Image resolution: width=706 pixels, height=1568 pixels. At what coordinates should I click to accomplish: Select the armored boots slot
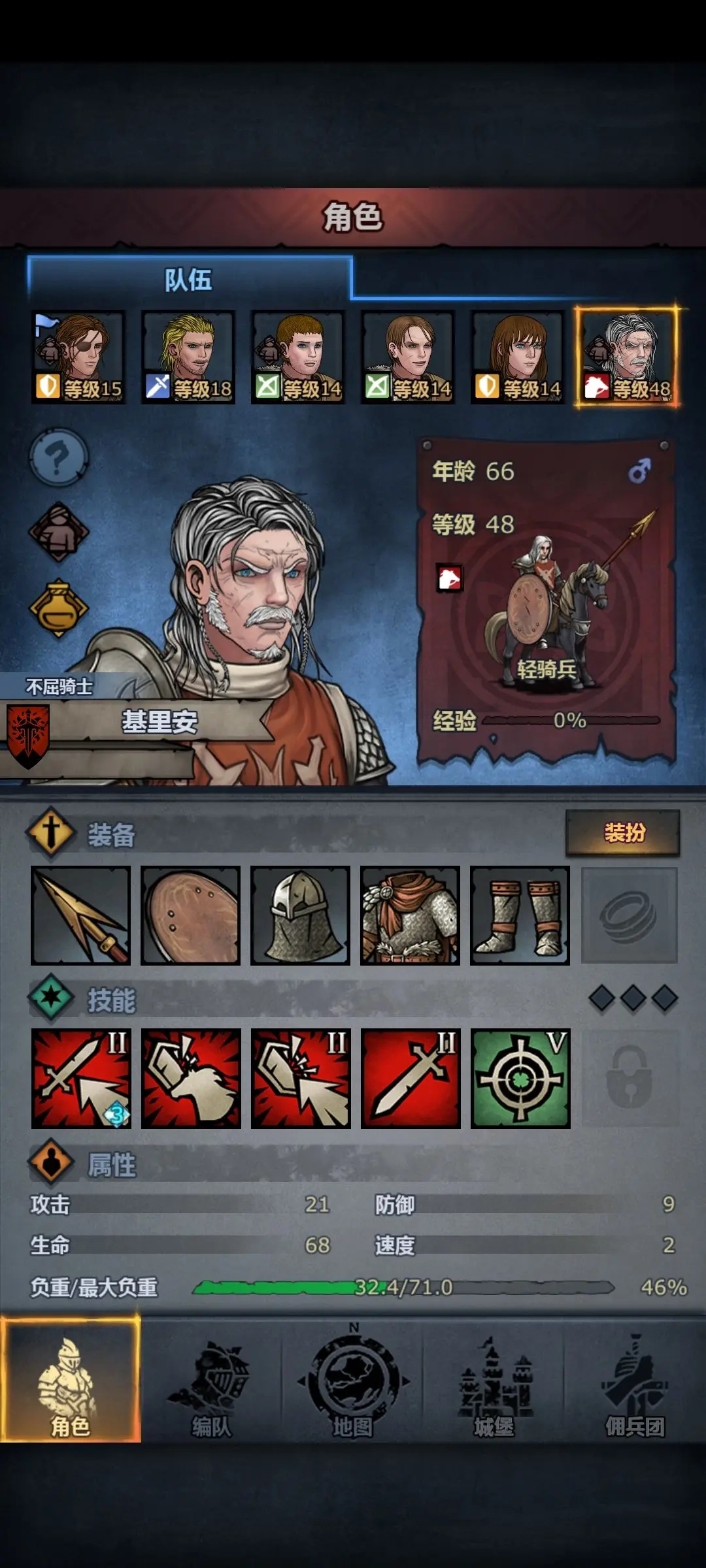pos(520,915)
